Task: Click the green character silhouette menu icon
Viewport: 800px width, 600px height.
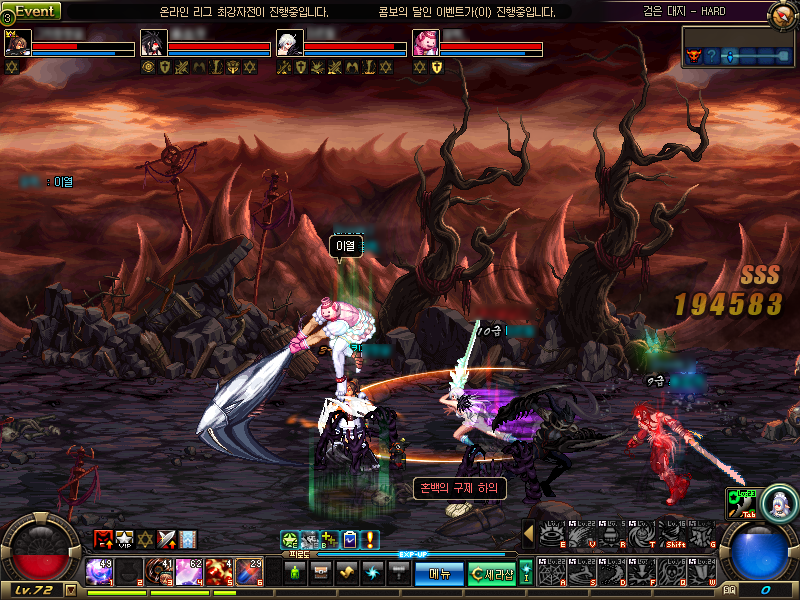Action: coord(295,573)
